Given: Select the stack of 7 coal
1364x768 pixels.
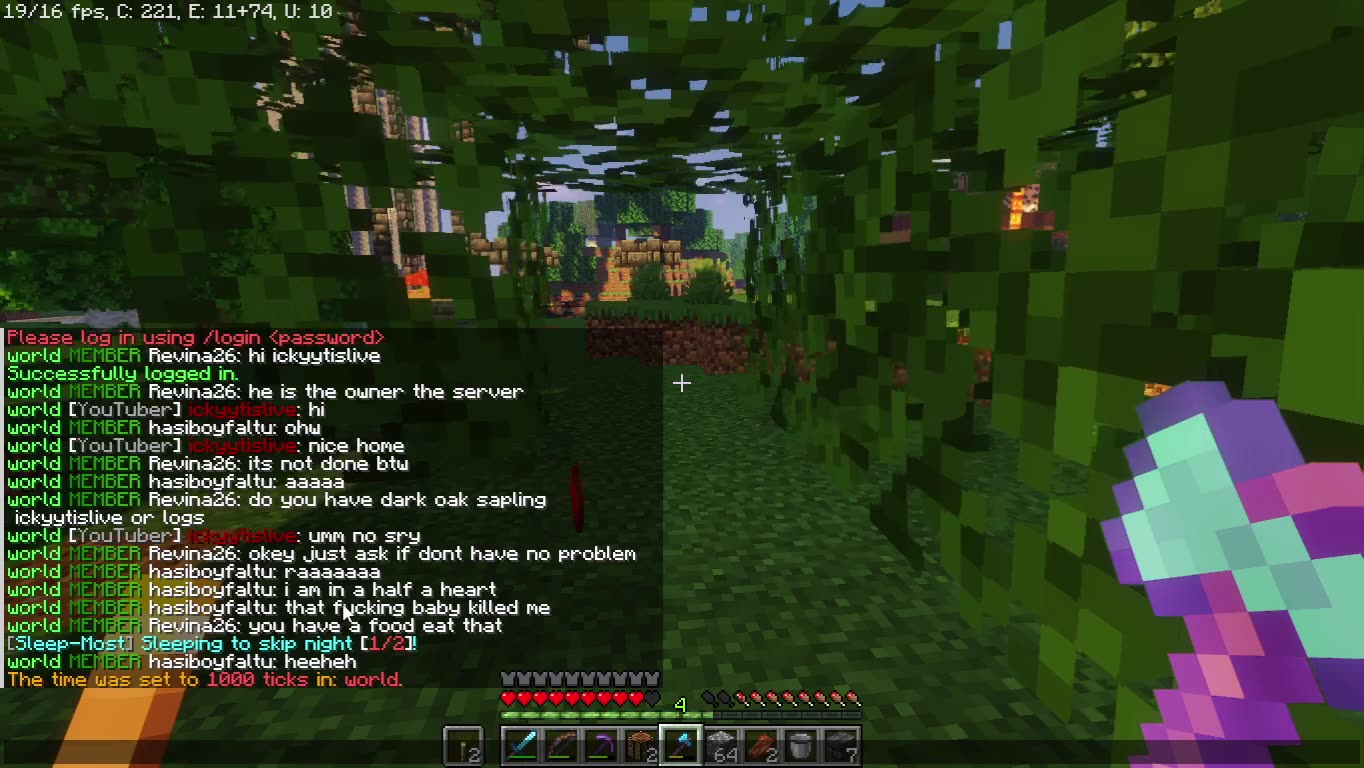Looking at the screenshot, I should (842, 744).
